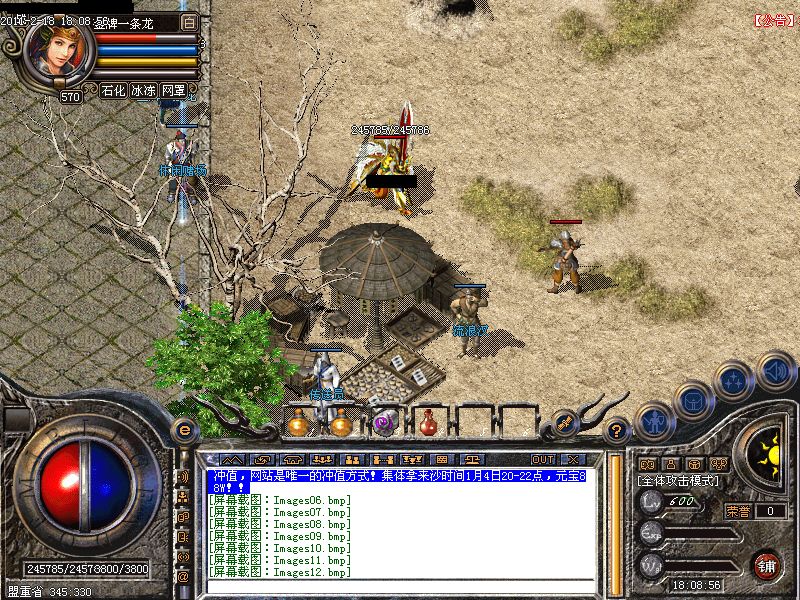This screenshot has width=800, height=600.
Task: Click the red 铺 shop button
Action: tap(767, 563)
